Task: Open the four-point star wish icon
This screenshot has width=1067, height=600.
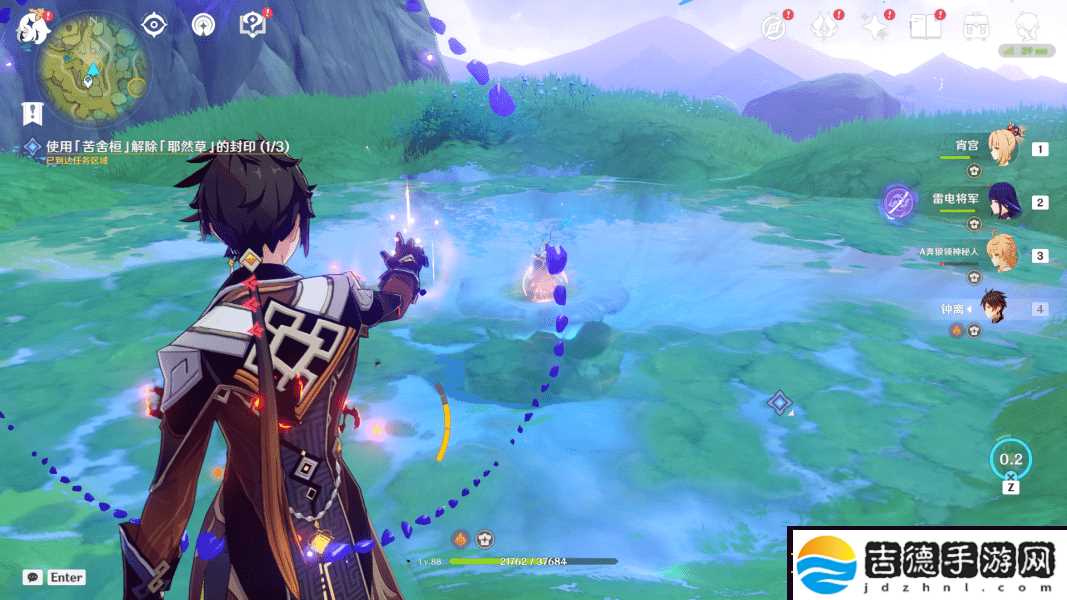Action: coord(876,27)
